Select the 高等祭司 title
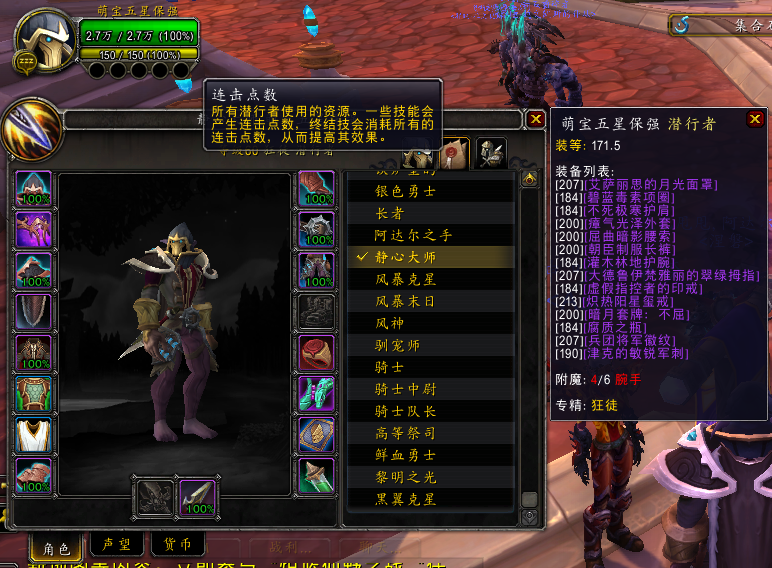This screenshot has height=568, width=772. [x=405, y=433]
